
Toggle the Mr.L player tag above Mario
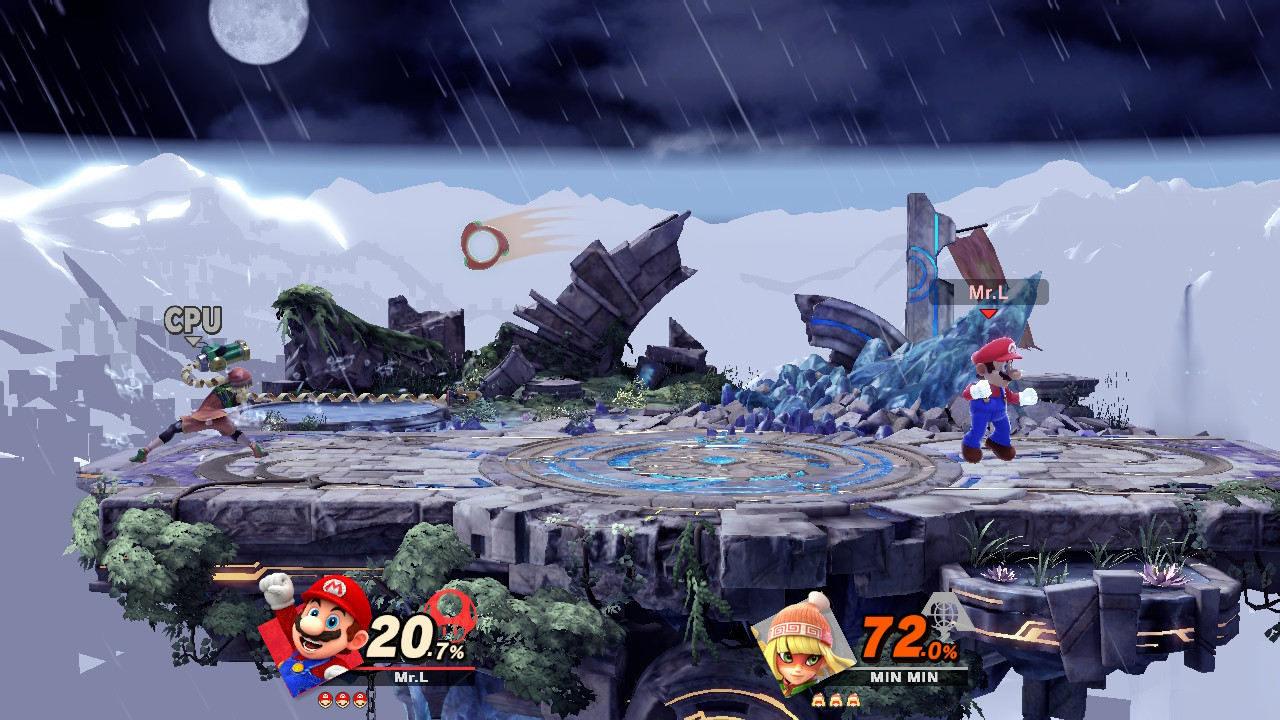990,292
